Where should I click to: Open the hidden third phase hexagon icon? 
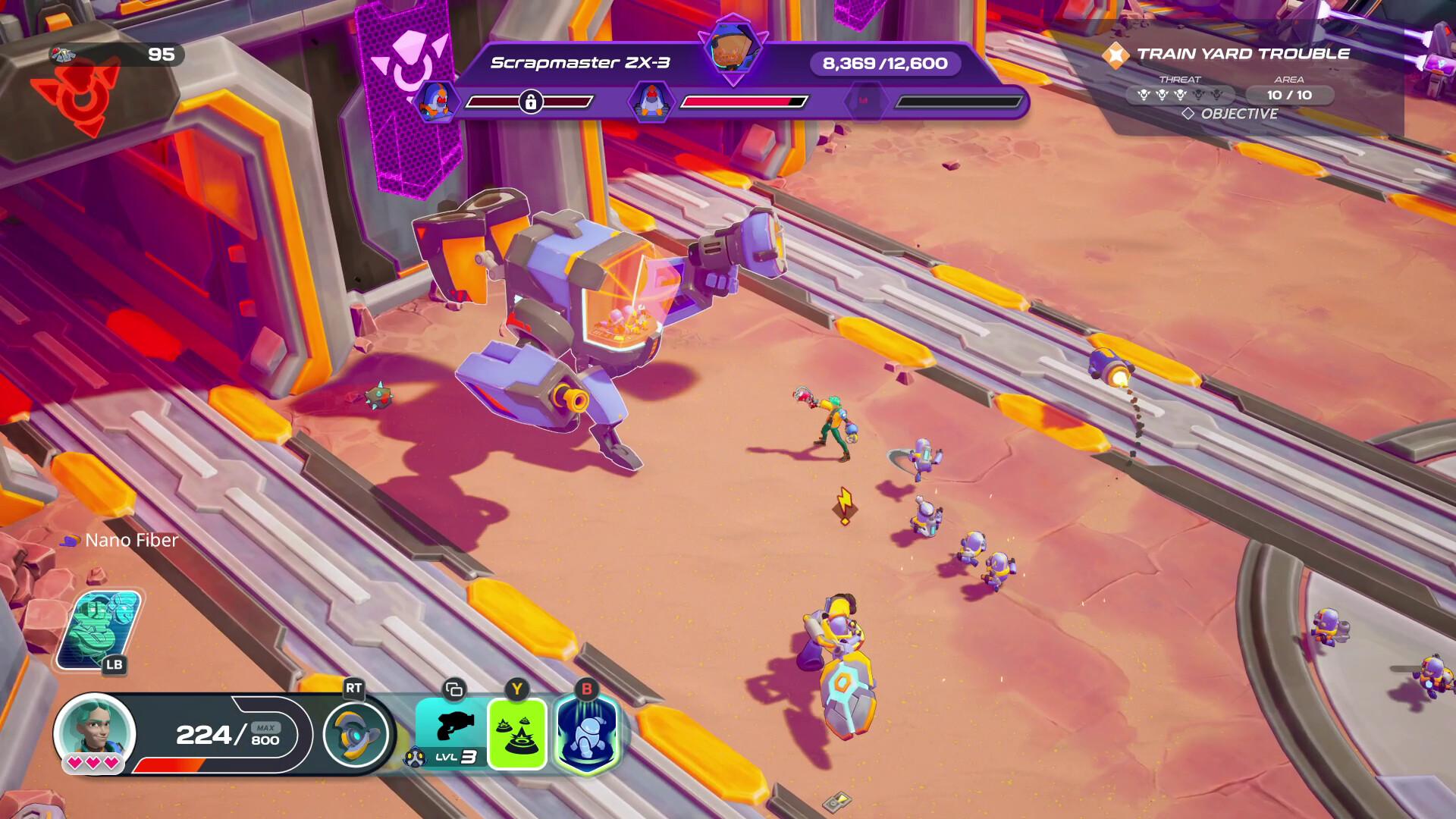point(867,99)
